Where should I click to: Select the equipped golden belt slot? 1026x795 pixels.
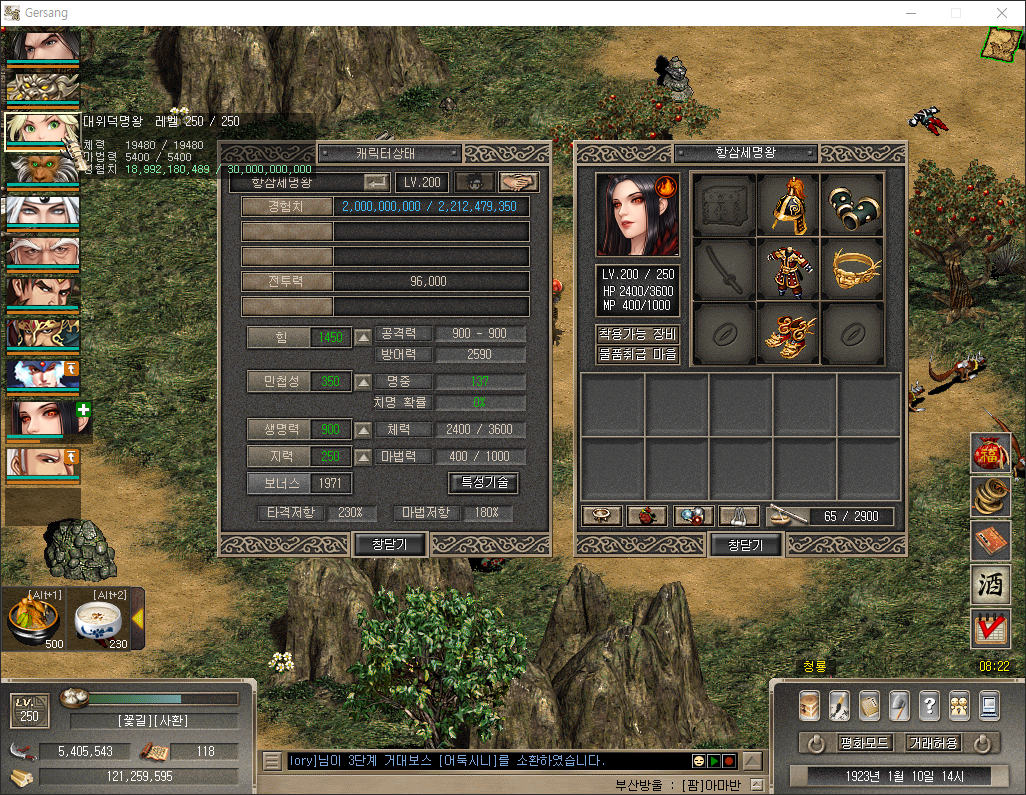coord(853,269)
